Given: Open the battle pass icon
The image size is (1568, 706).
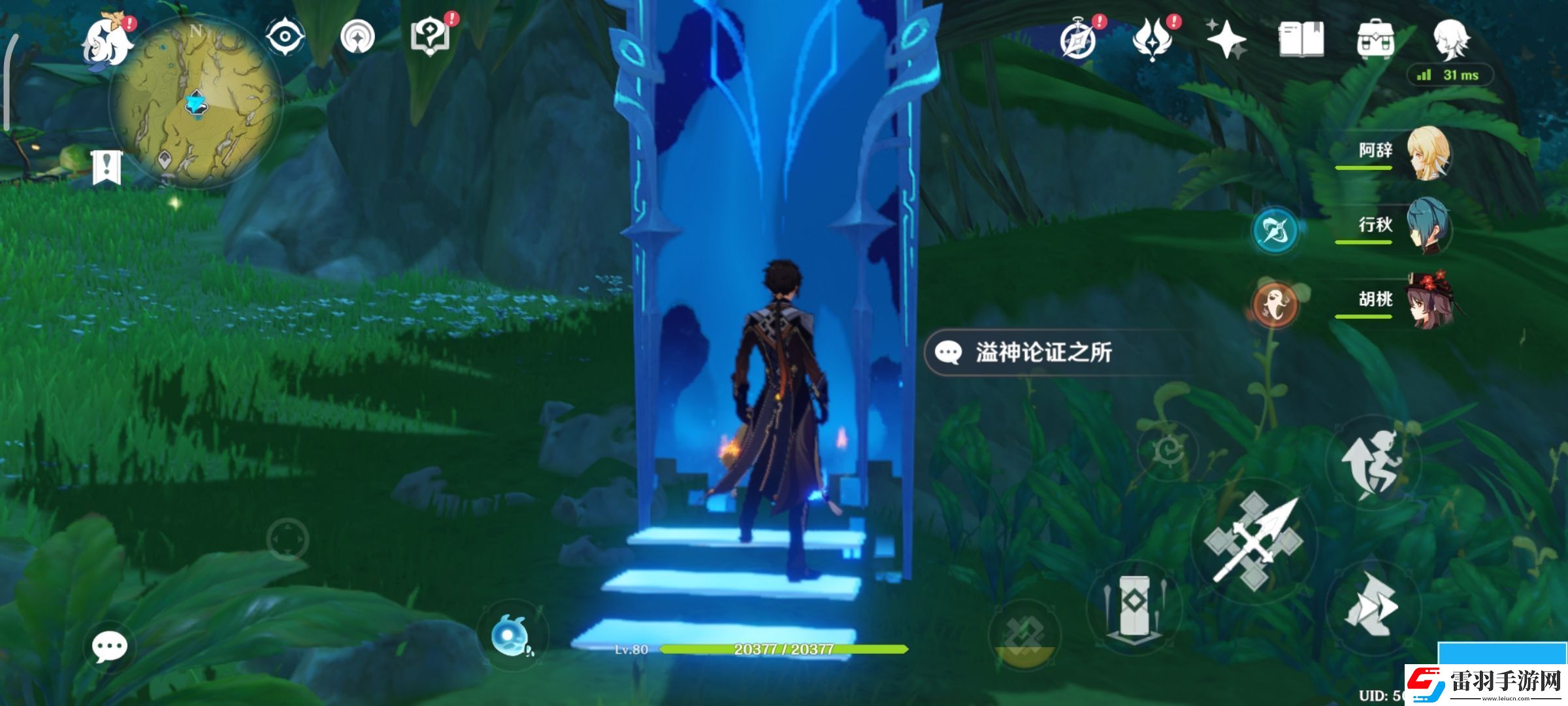Looking at the screenshot, I should click(x=1152, y=39).
